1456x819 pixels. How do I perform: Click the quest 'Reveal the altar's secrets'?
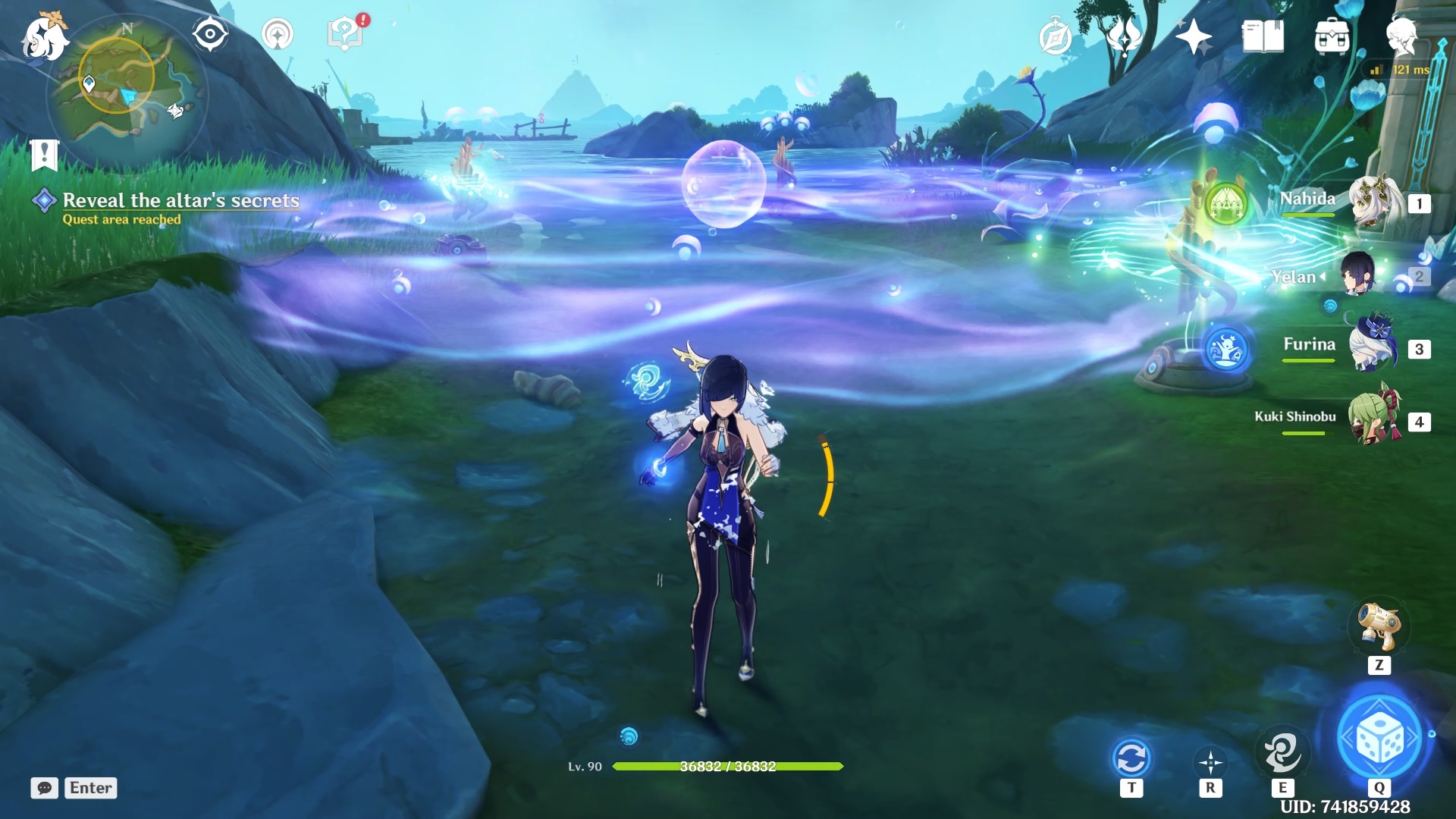(180, 200)
